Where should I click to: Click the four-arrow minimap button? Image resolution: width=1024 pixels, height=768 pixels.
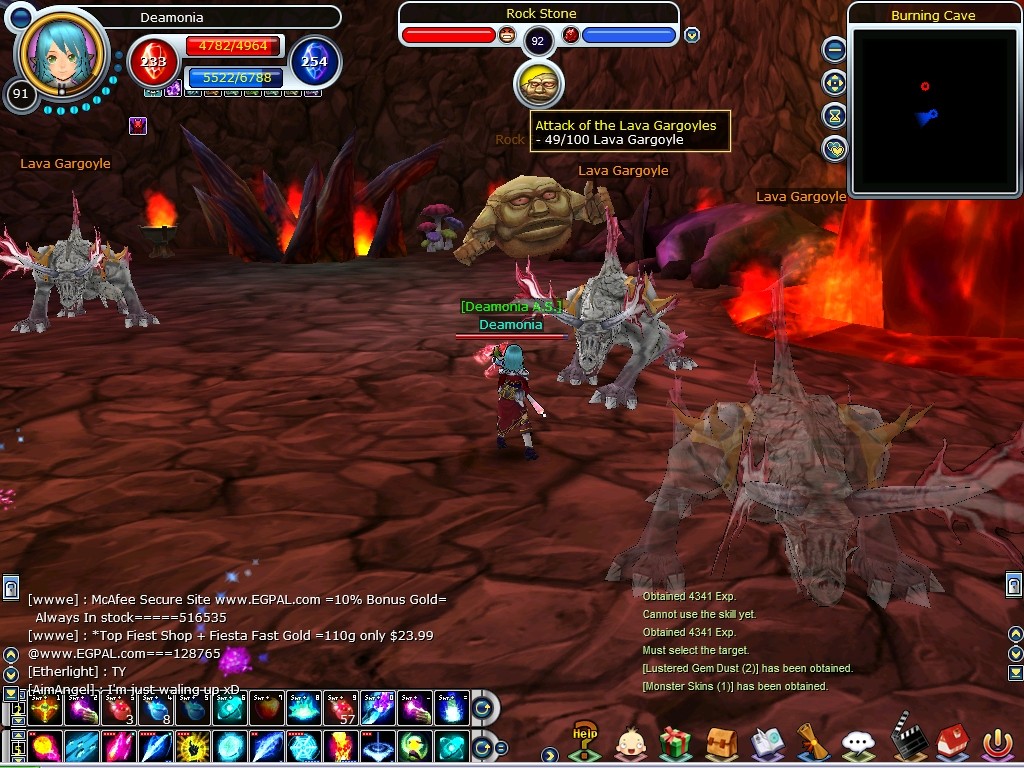click(x=834, y=82)
